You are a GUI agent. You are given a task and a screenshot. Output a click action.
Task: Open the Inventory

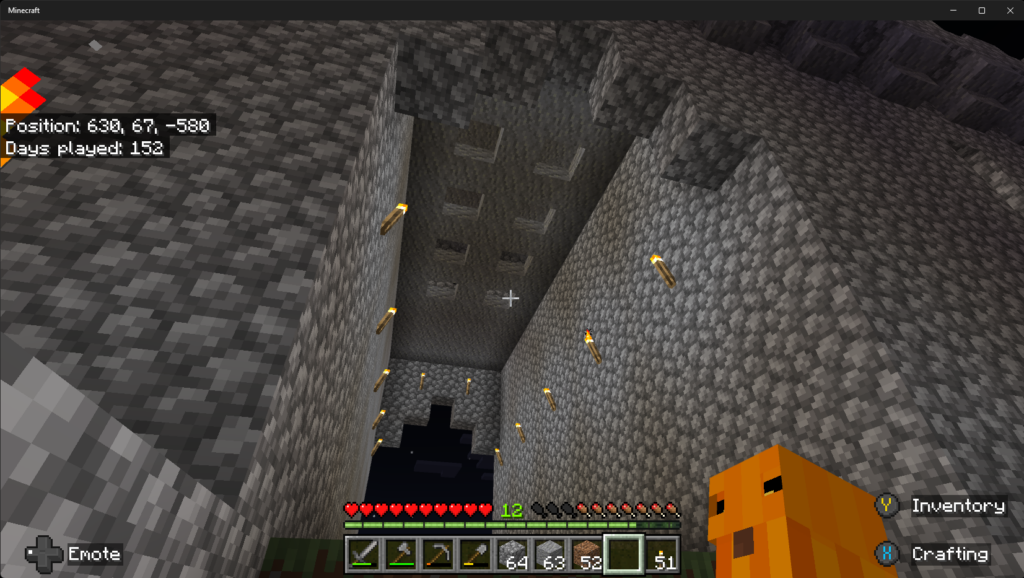click(x=941, y=506)
